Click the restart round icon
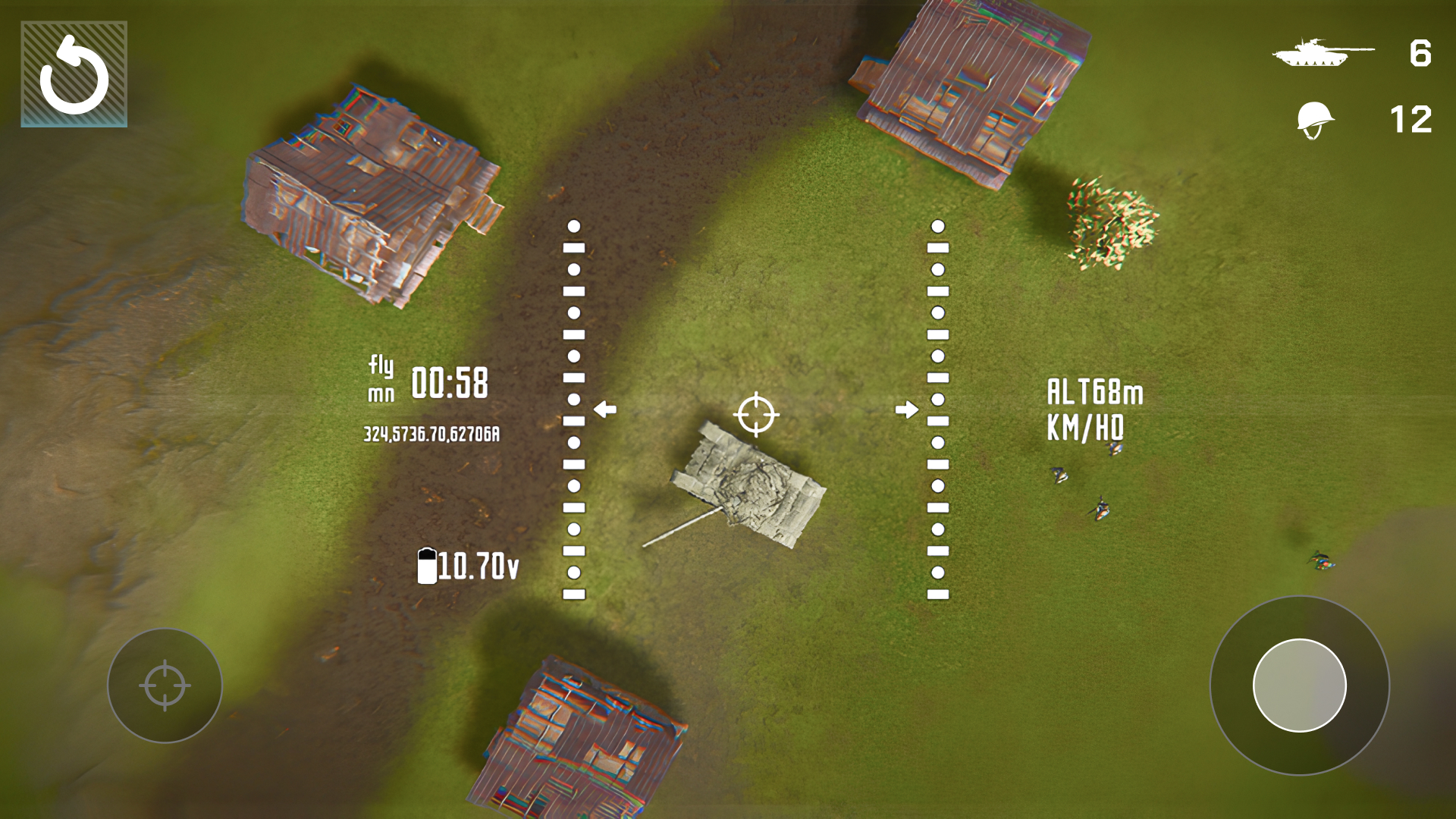This screenshot has width=1456, height=819. [73, 73]
